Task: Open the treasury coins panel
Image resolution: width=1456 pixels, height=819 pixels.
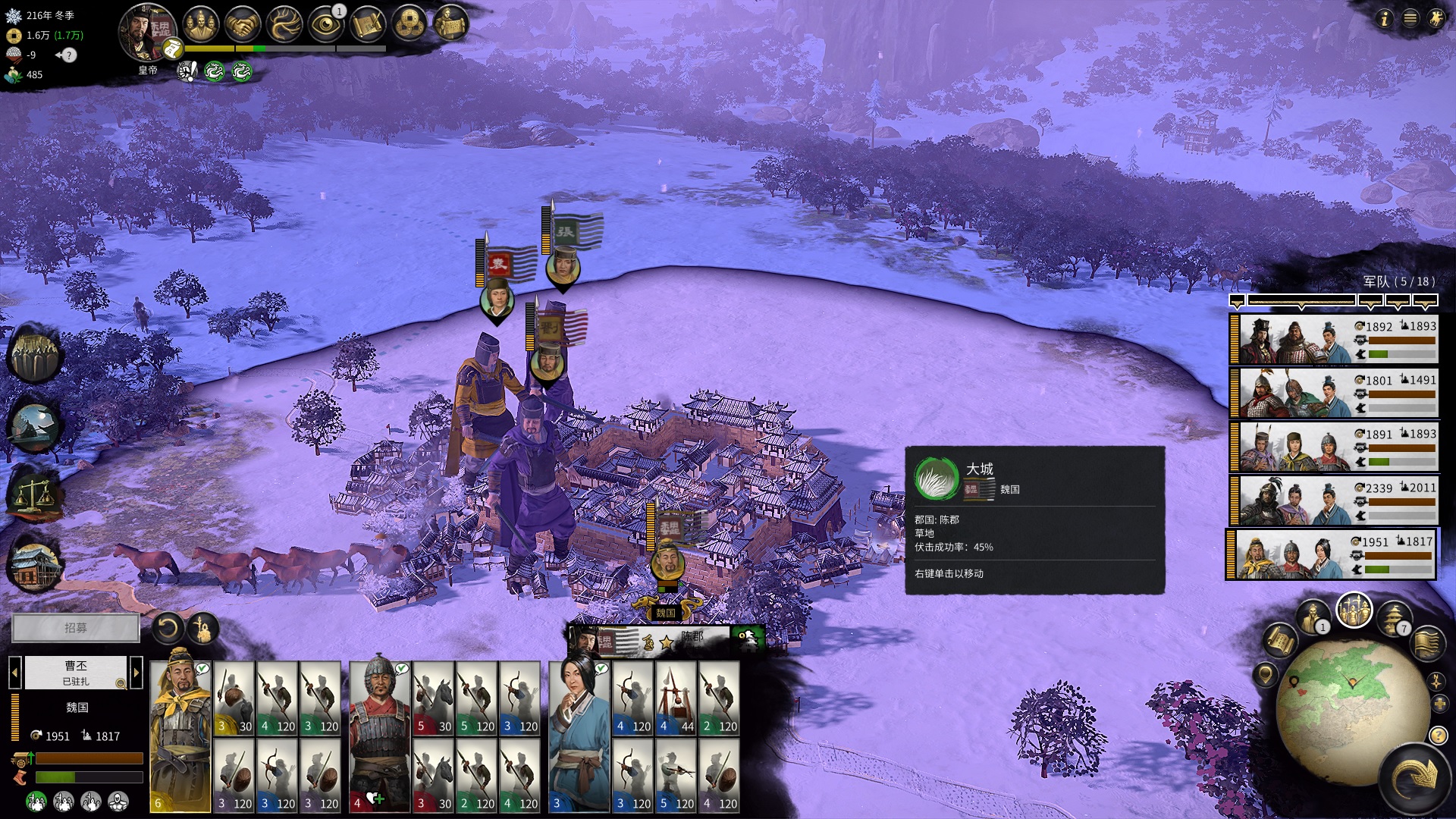Action: [409, 25]
